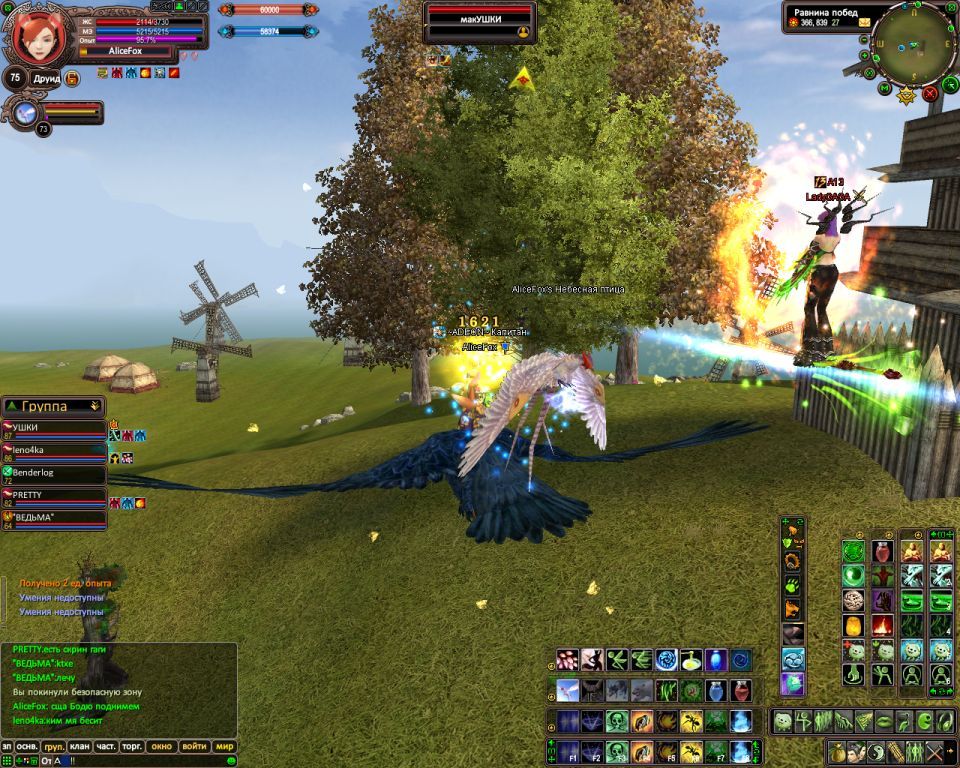The width and height of the screenshot is (960, 768).
Task: Open the торг. trade chat tab
Action: [132, 746]
